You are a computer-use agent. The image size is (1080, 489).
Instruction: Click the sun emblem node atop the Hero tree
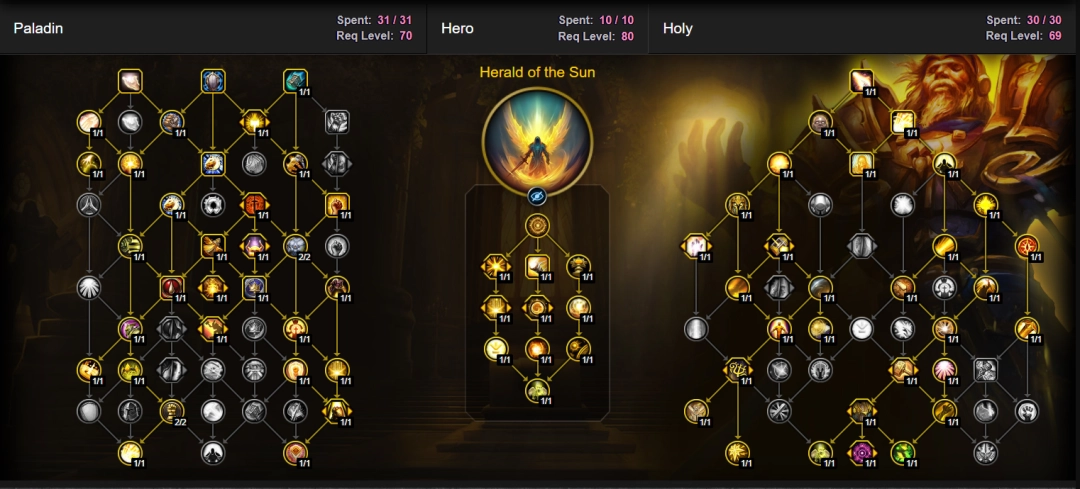pos(538,225)
